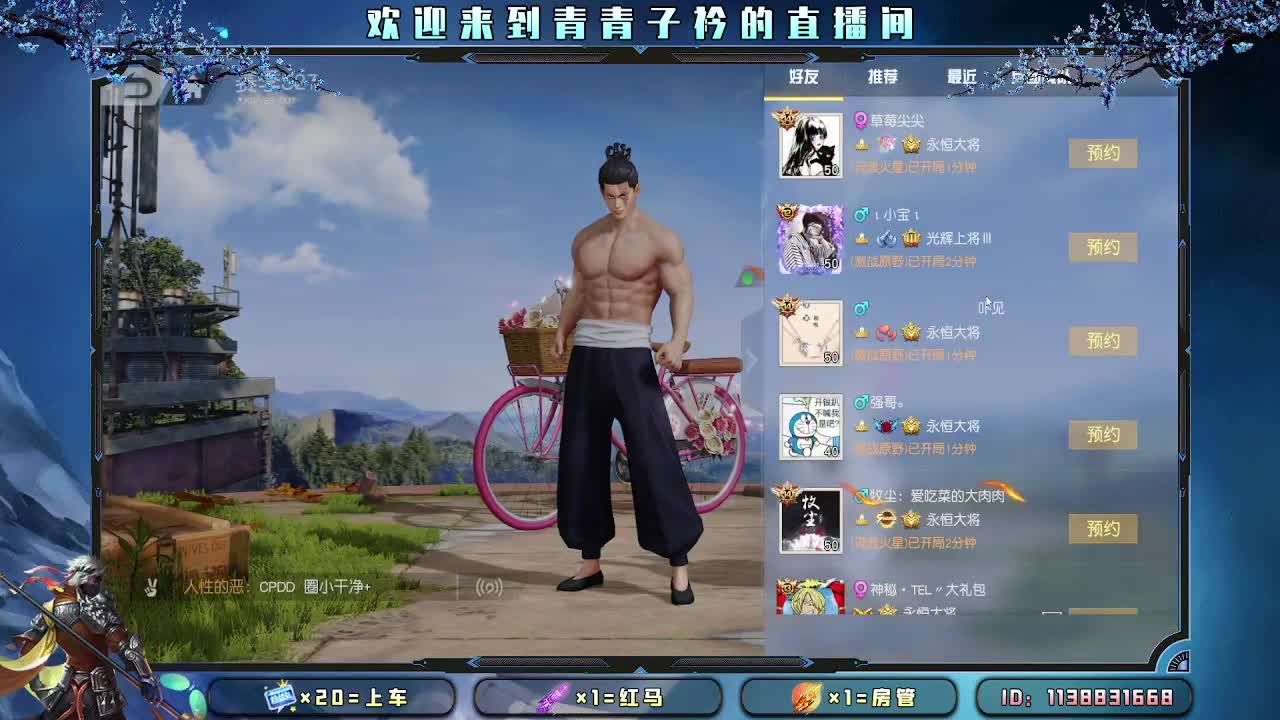
Task: Click the 永恒大将 rank badge beside 草莓尖尖
Action: click(910, 144)
